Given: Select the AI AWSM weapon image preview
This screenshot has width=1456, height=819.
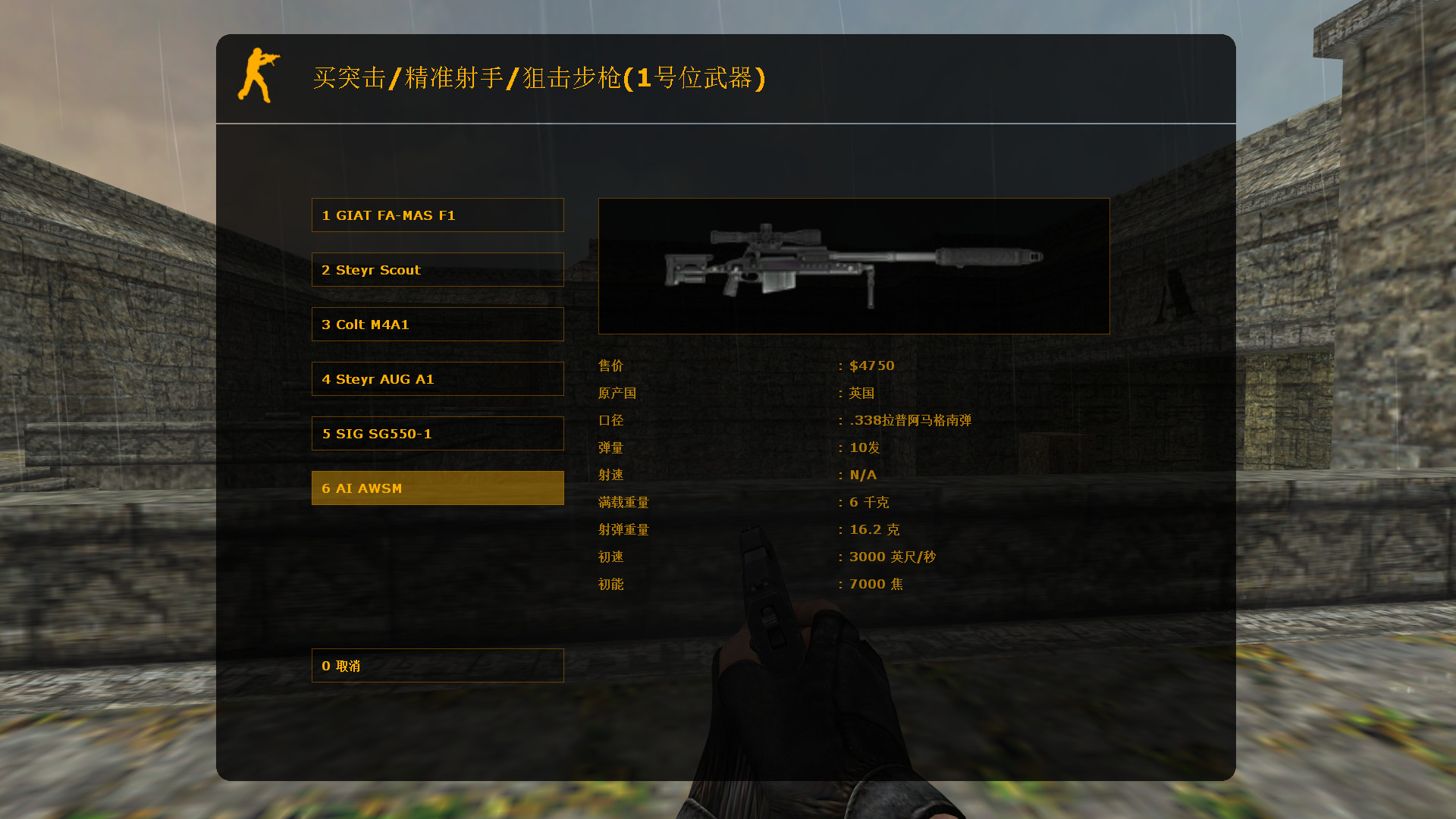Looking at the screenshot, I should tap(853, 265).
